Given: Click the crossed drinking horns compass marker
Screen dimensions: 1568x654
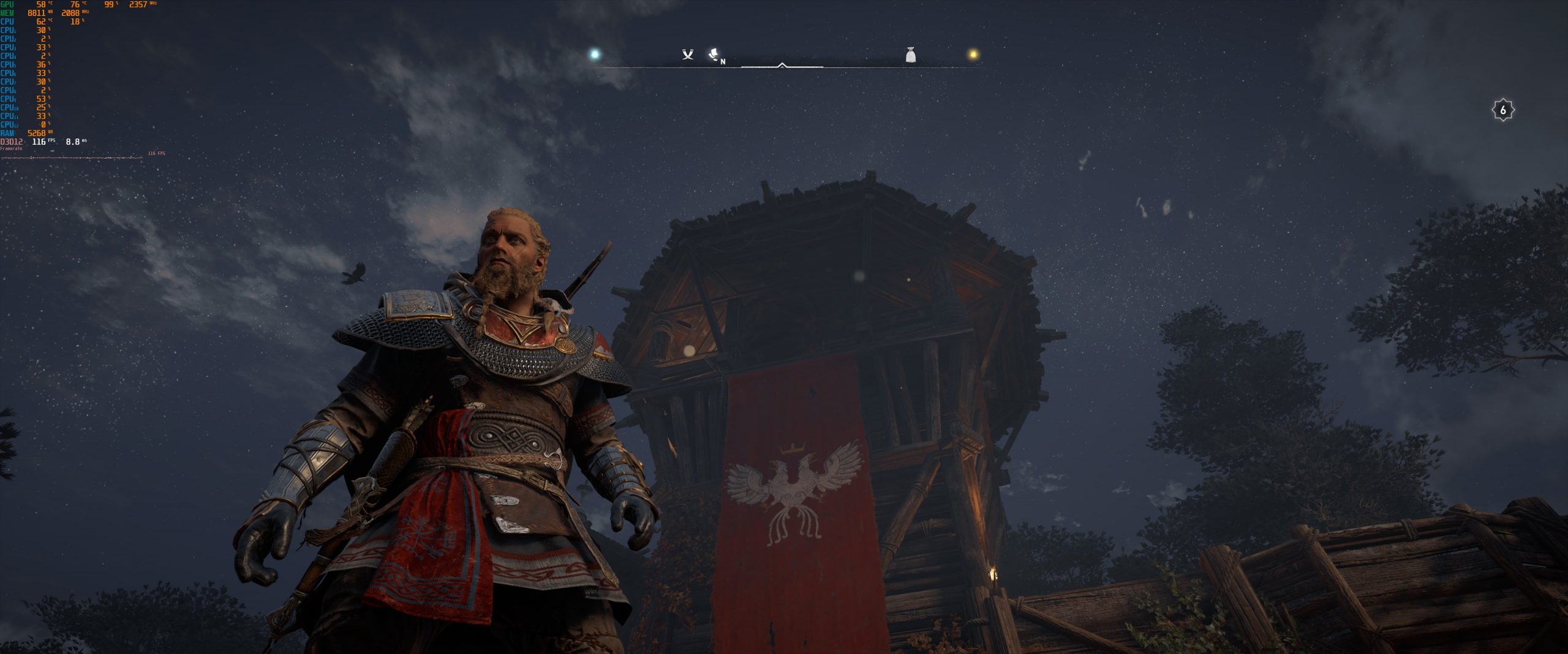Looking at the screenshot, I should tap(688, 55).
